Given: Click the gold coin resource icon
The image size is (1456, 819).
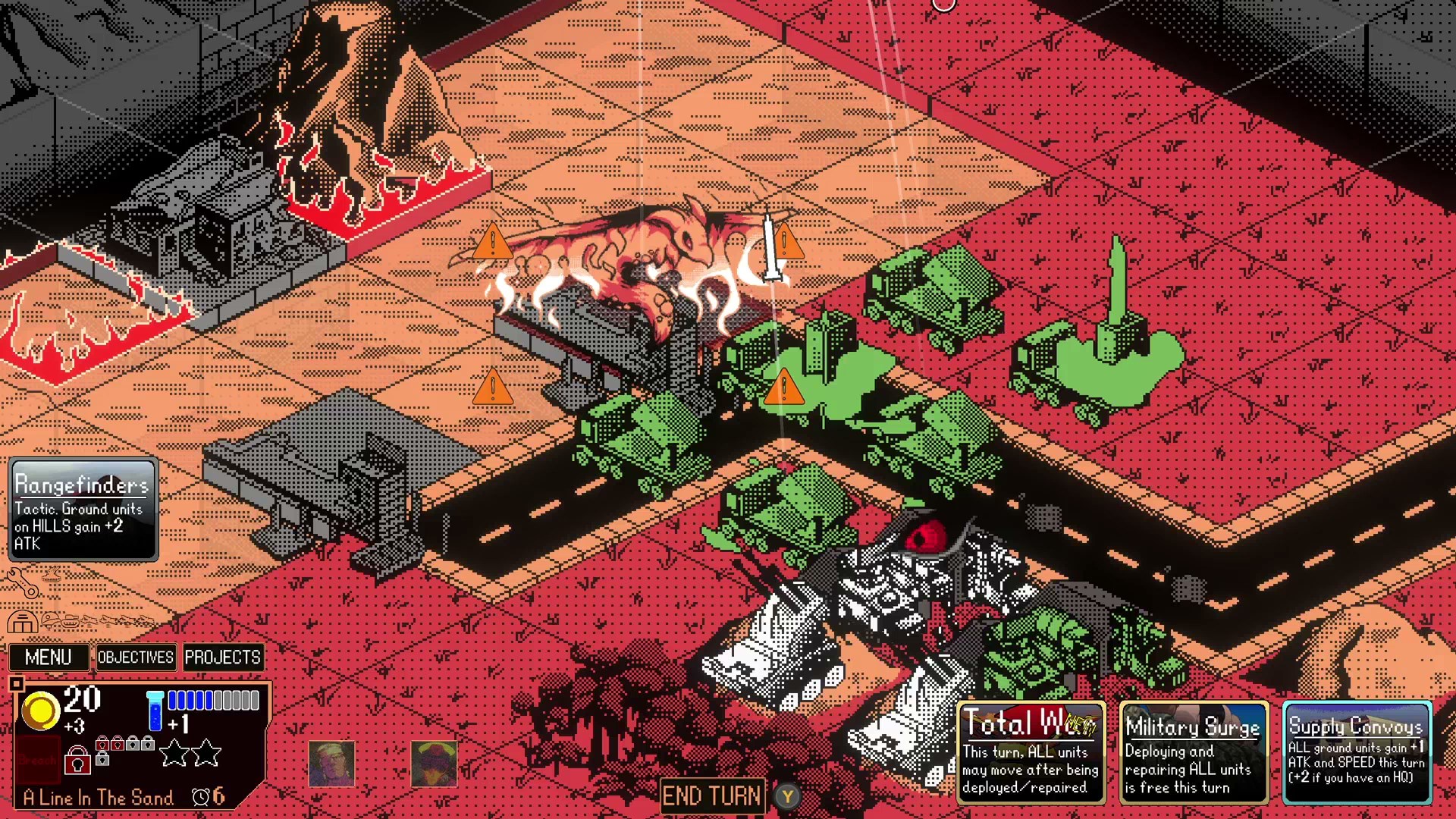Looking at the screenshot, I should pyautogui.click(x=40, y=711).
